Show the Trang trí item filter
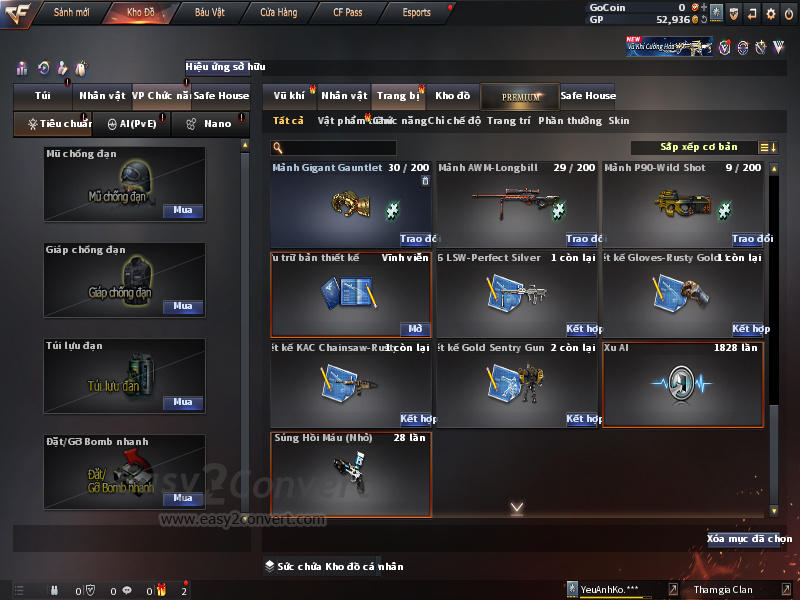The width and height of the screenshot is (800, 600). point(509,121)
